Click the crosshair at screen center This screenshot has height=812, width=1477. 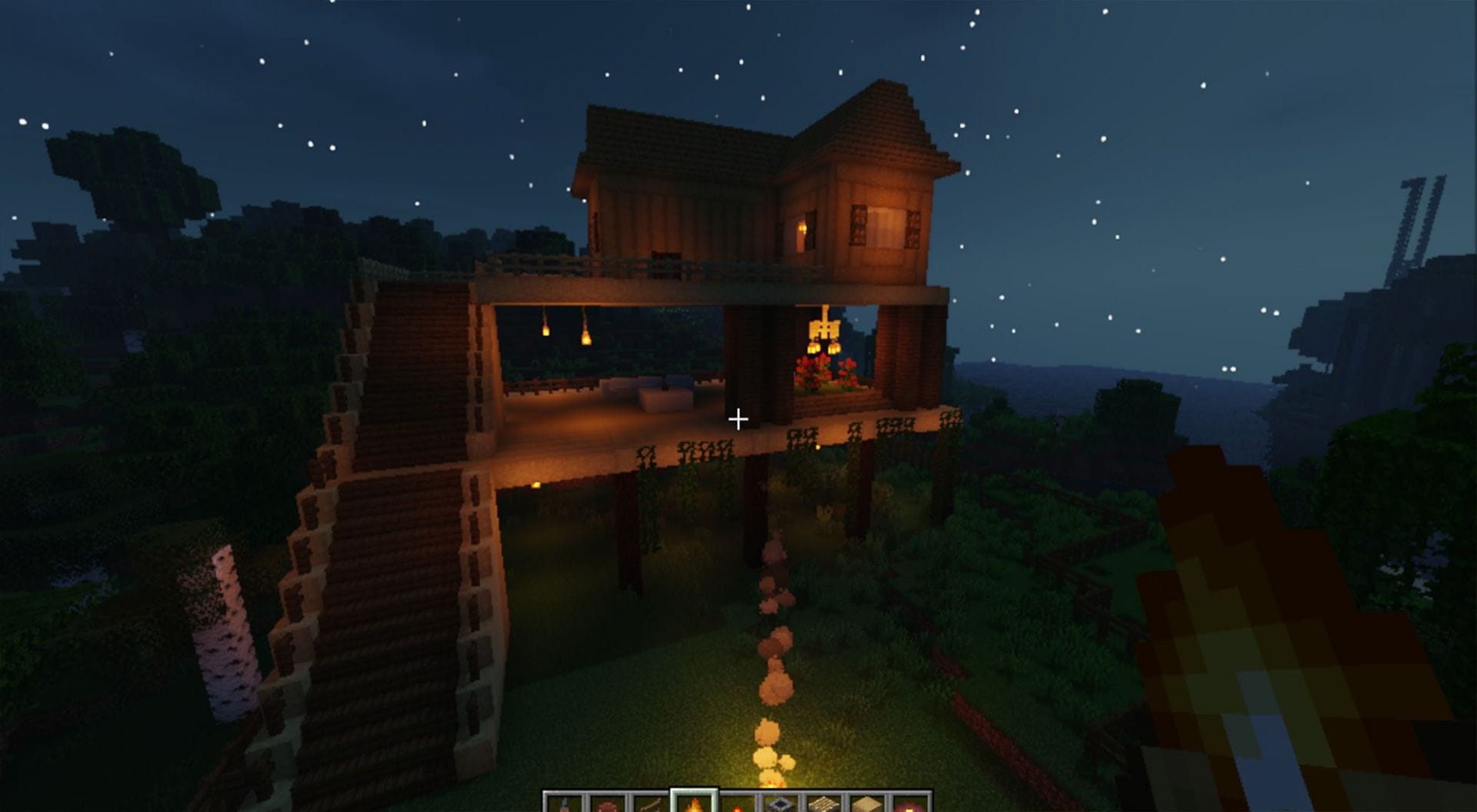click(x=738, y=419)
